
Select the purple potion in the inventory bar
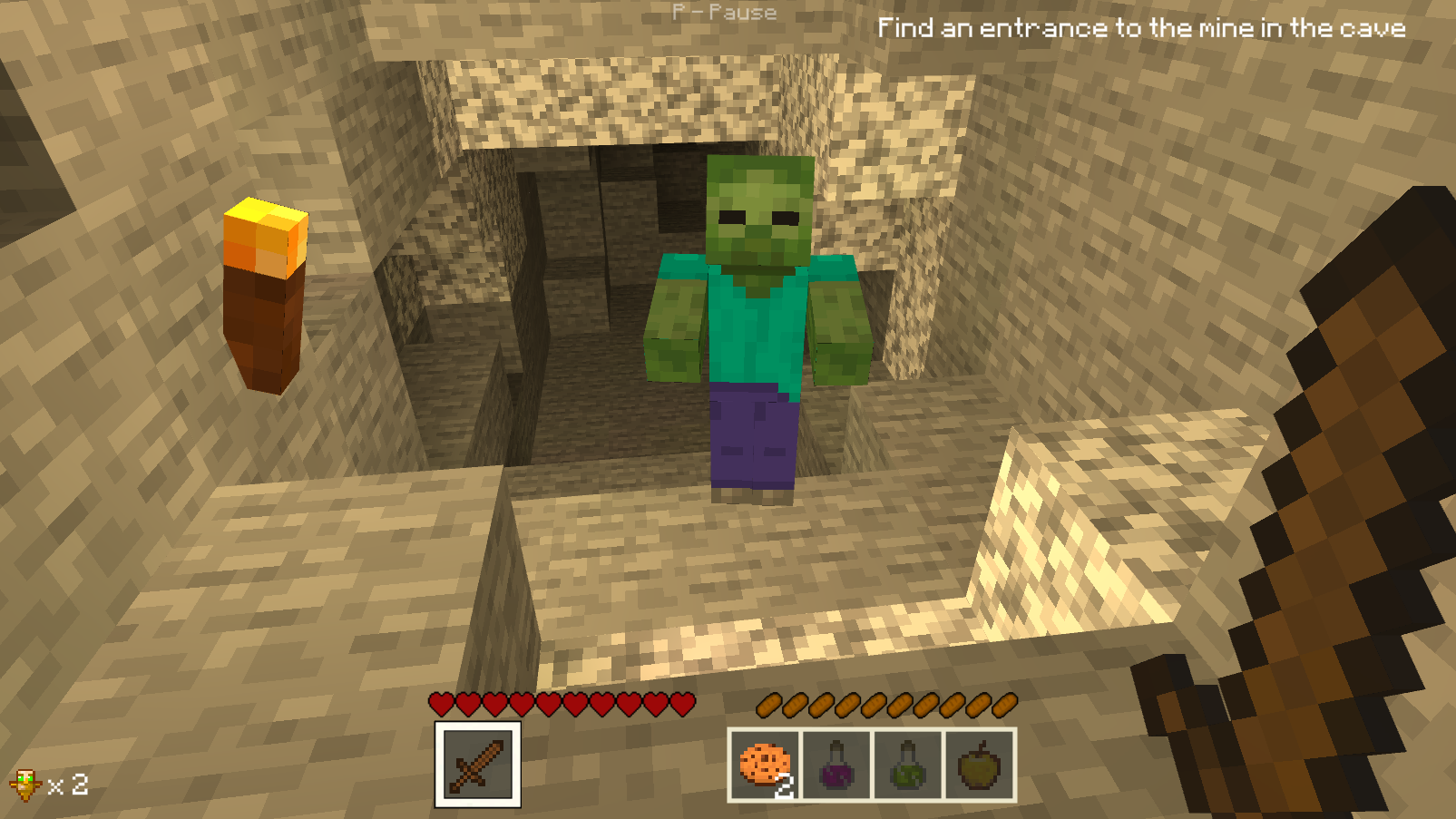[x=835, y=766]
